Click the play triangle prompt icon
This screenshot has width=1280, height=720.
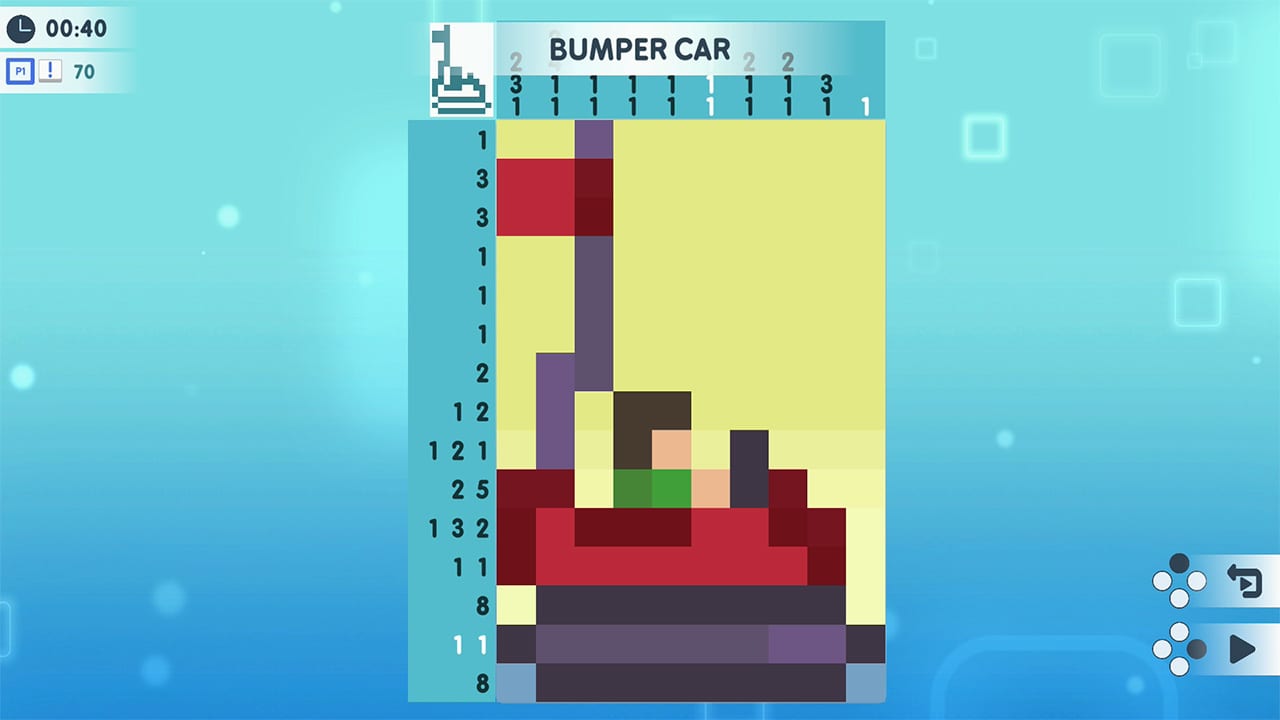click(1244, 650)
